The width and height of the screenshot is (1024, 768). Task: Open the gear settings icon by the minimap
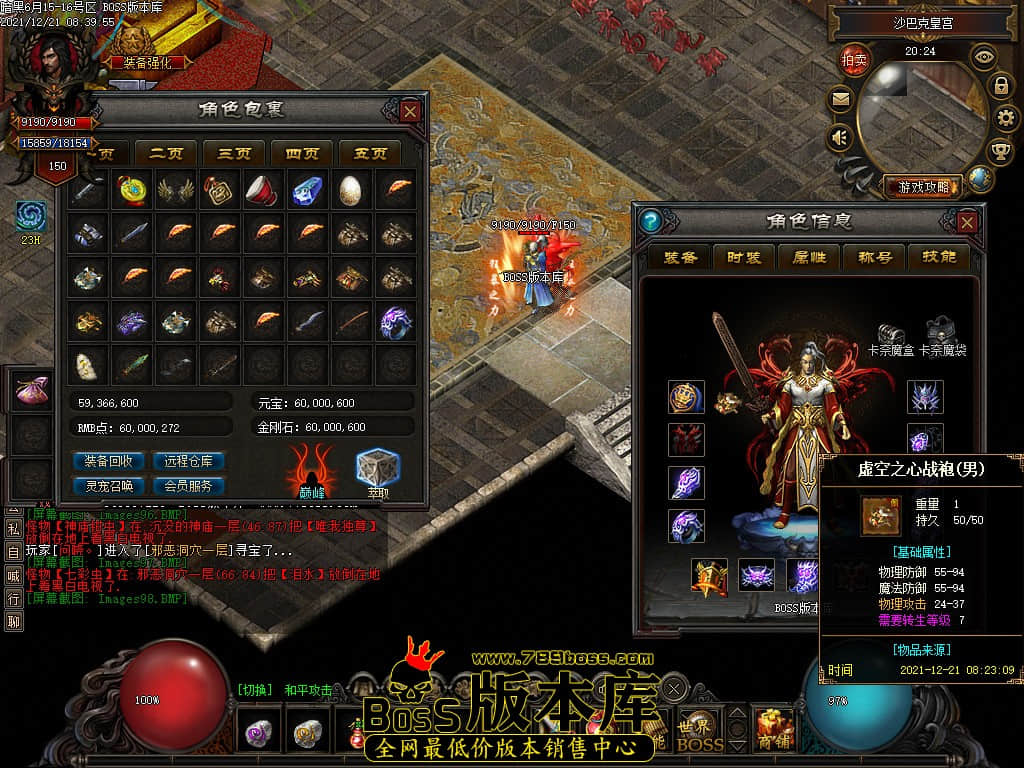[1006, 118]
